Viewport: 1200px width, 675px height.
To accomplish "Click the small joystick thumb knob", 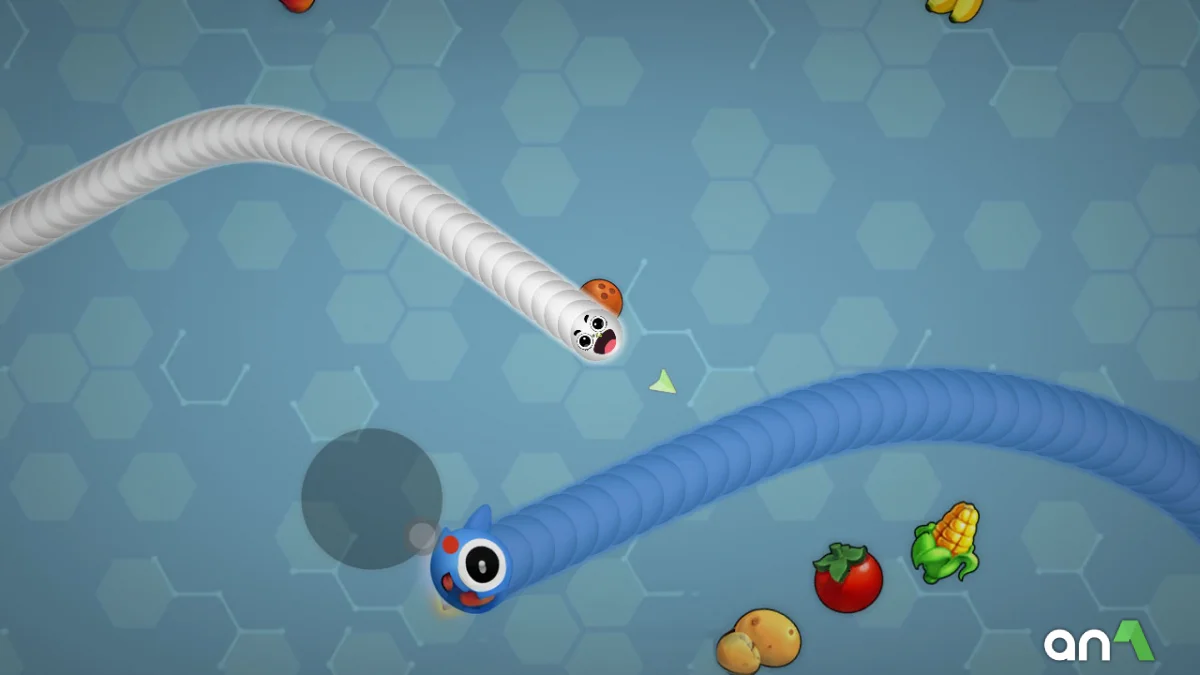I will click(422, 536).
